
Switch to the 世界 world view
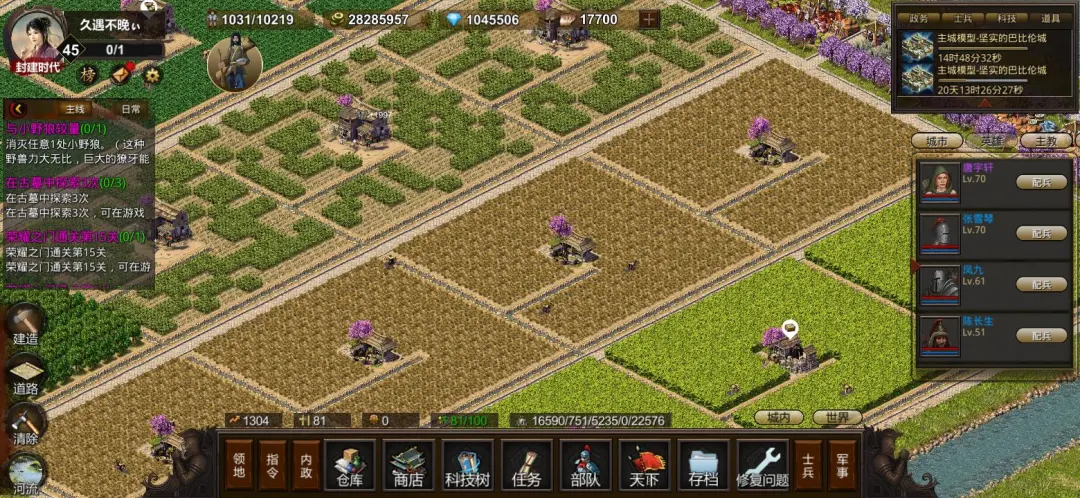point(837,417)
